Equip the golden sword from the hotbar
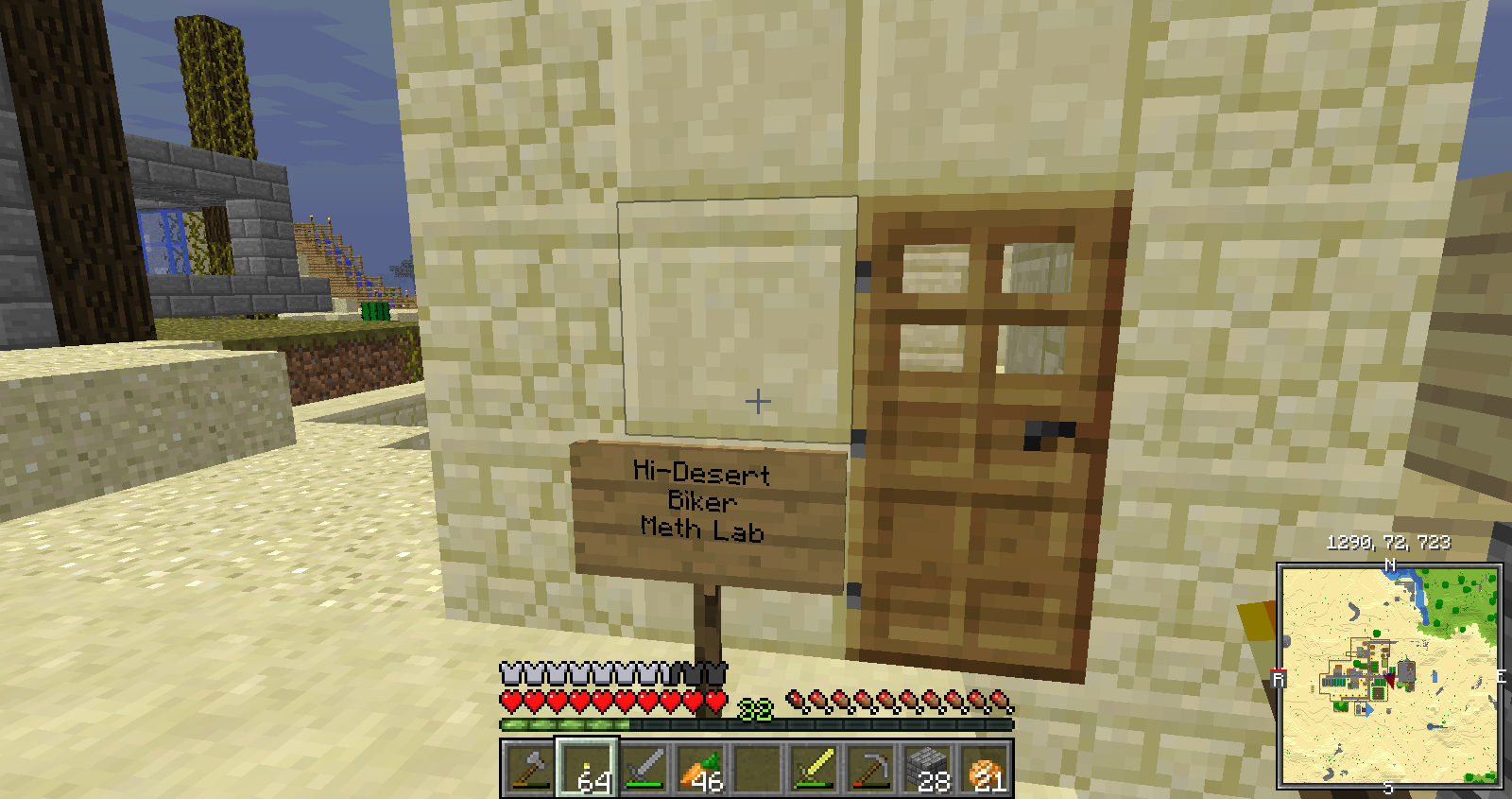 [x=815, y=768]
